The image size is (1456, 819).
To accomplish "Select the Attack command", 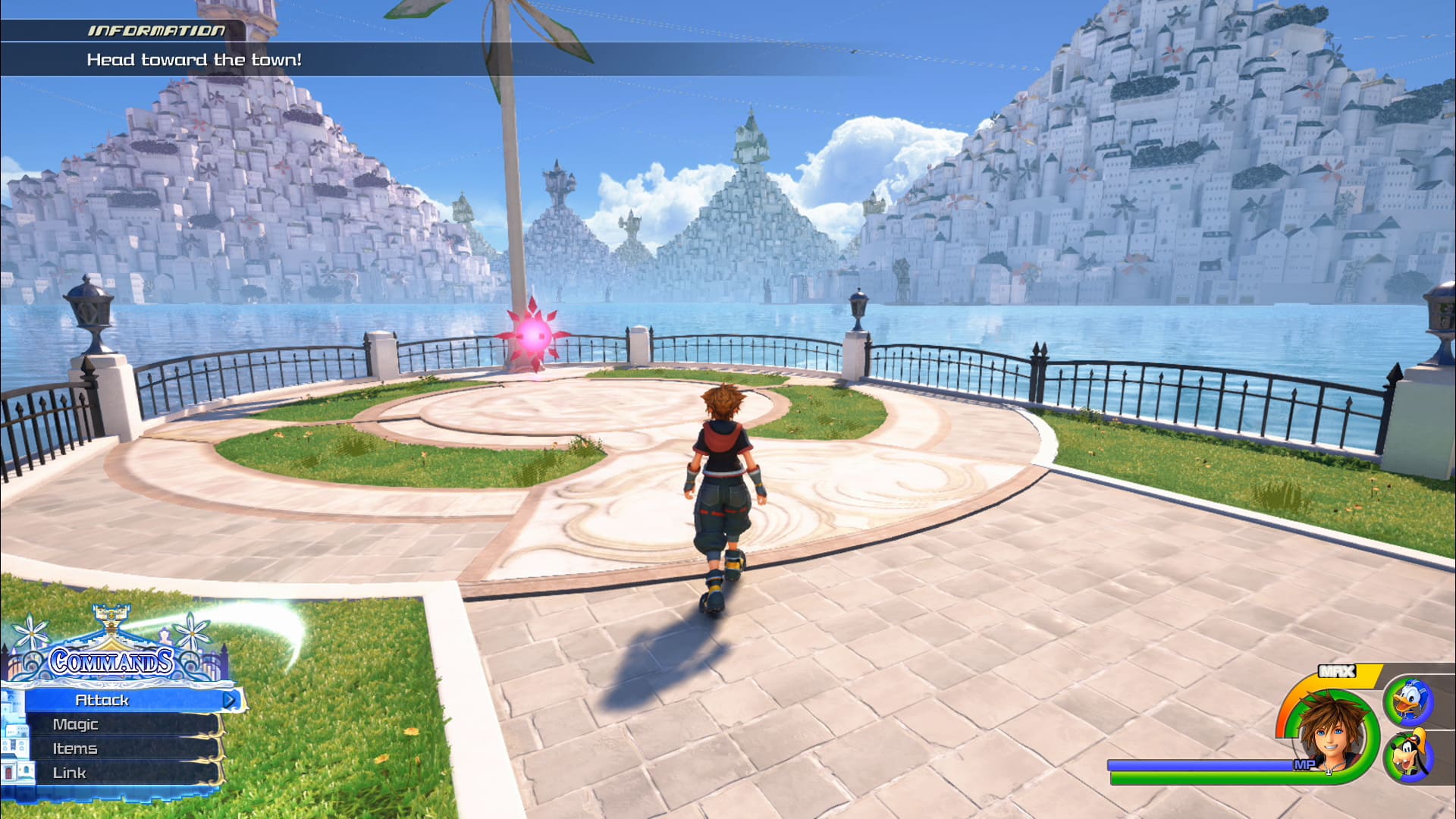I will pyautogui.click(x=102, y=701).
